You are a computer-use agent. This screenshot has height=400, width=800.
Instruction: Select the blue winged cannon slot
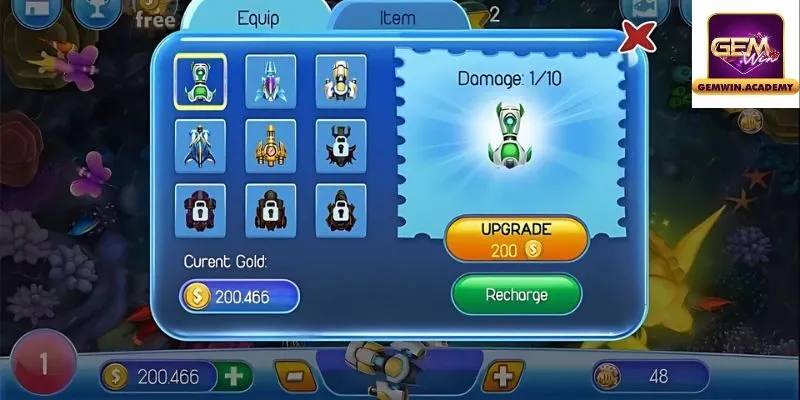[200, 145]
